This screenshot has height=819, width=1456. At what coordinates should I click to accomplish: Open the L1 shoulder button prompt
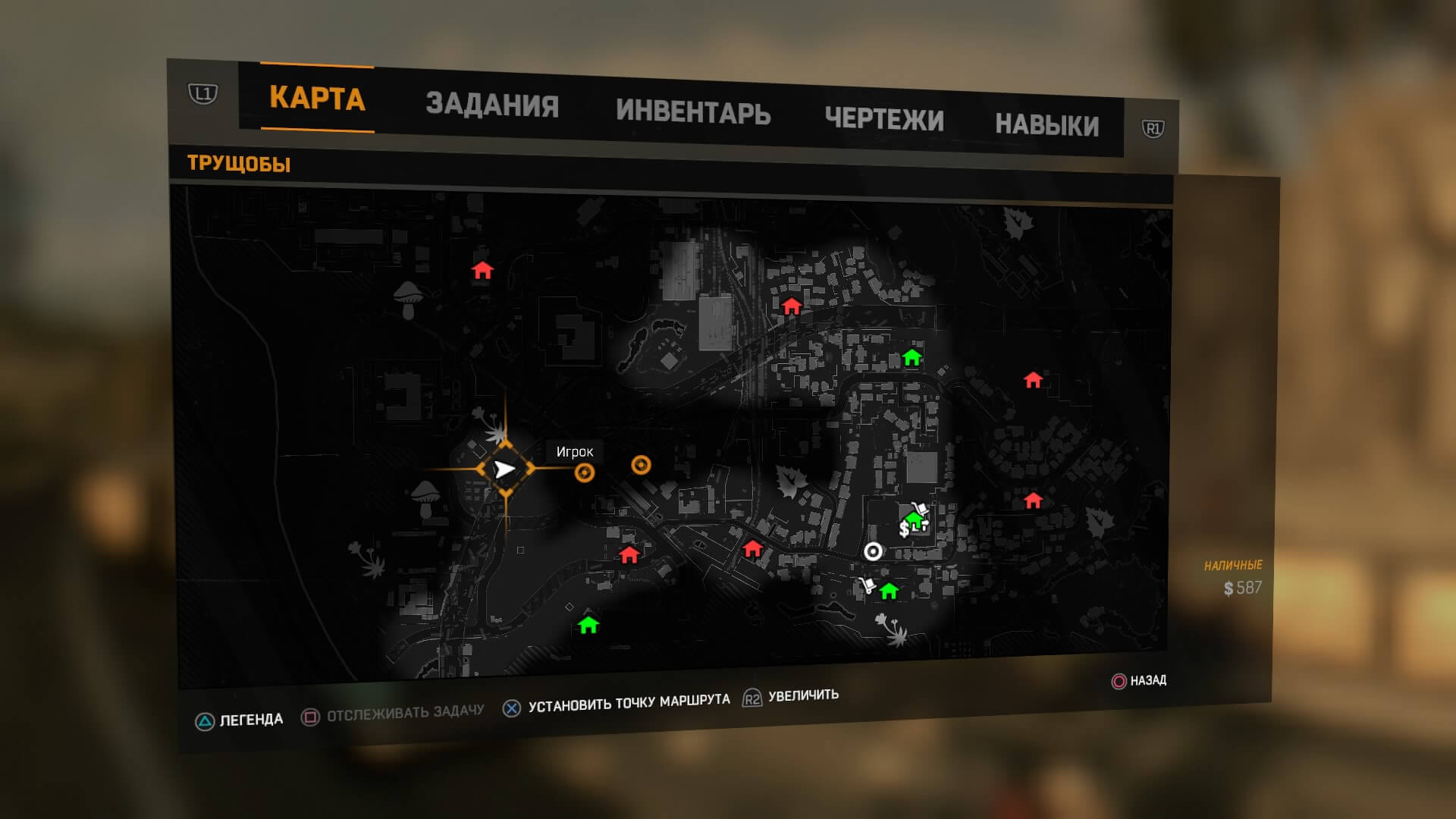point(203,92)
